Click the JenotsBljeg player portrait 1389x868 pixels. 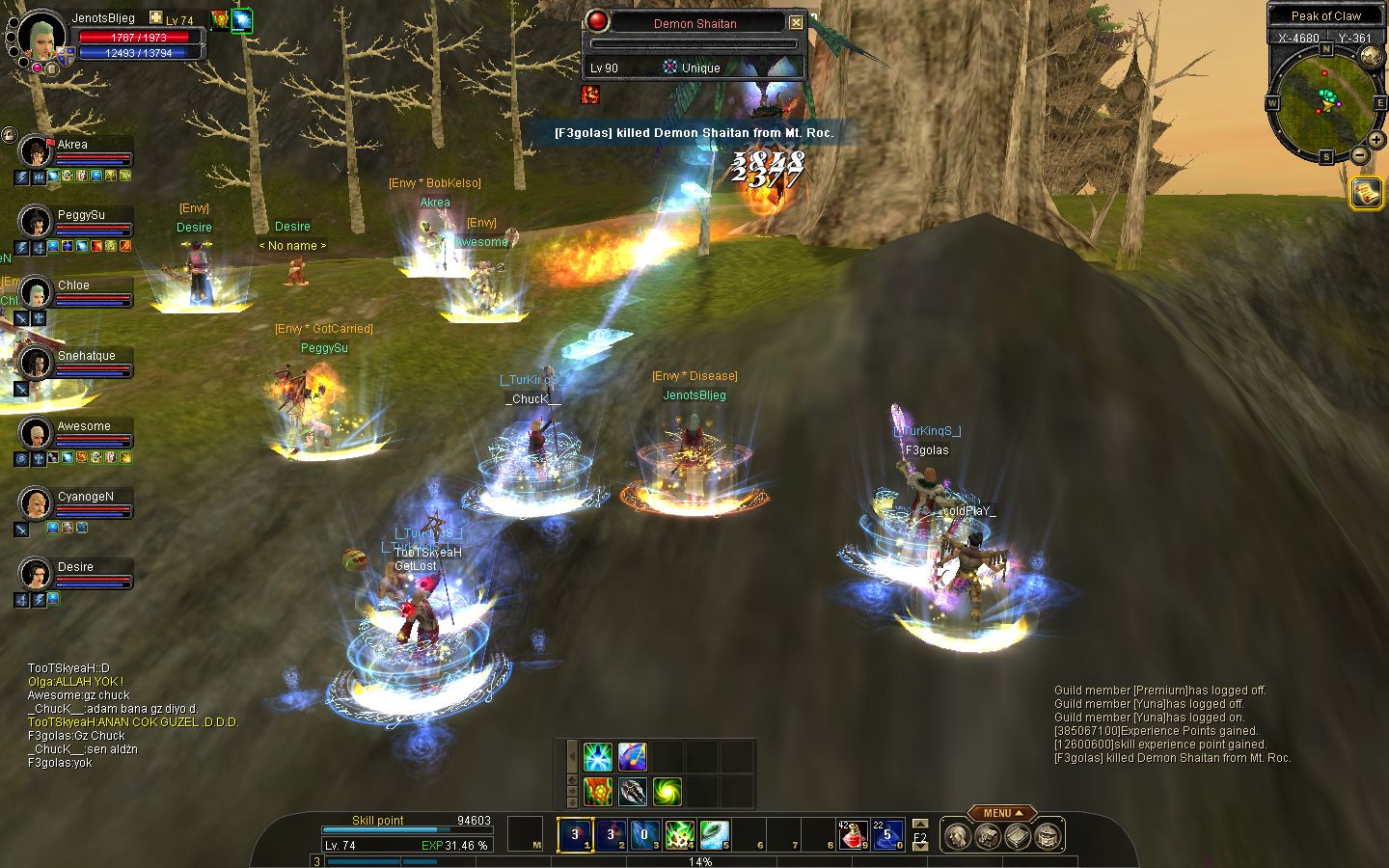pyautogui.click(x=41, y=34)
